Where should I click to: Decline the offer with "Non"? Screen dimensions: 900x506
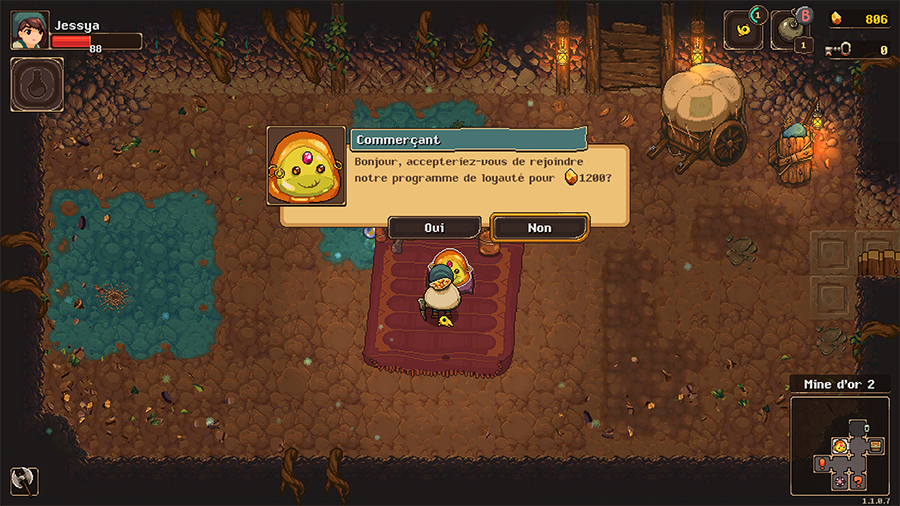point(539,228)
